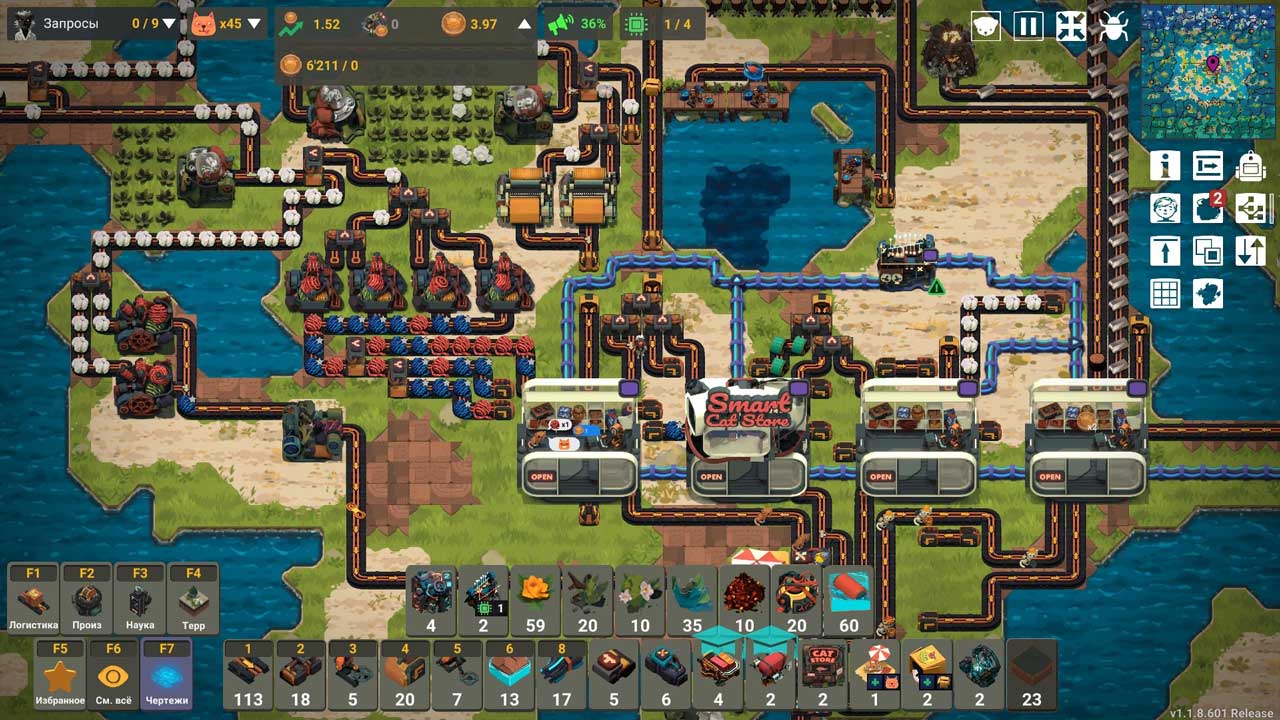Screen dimensions: 1280x720
Task: Open the Наука science category
Action: [x=140, y=599]
